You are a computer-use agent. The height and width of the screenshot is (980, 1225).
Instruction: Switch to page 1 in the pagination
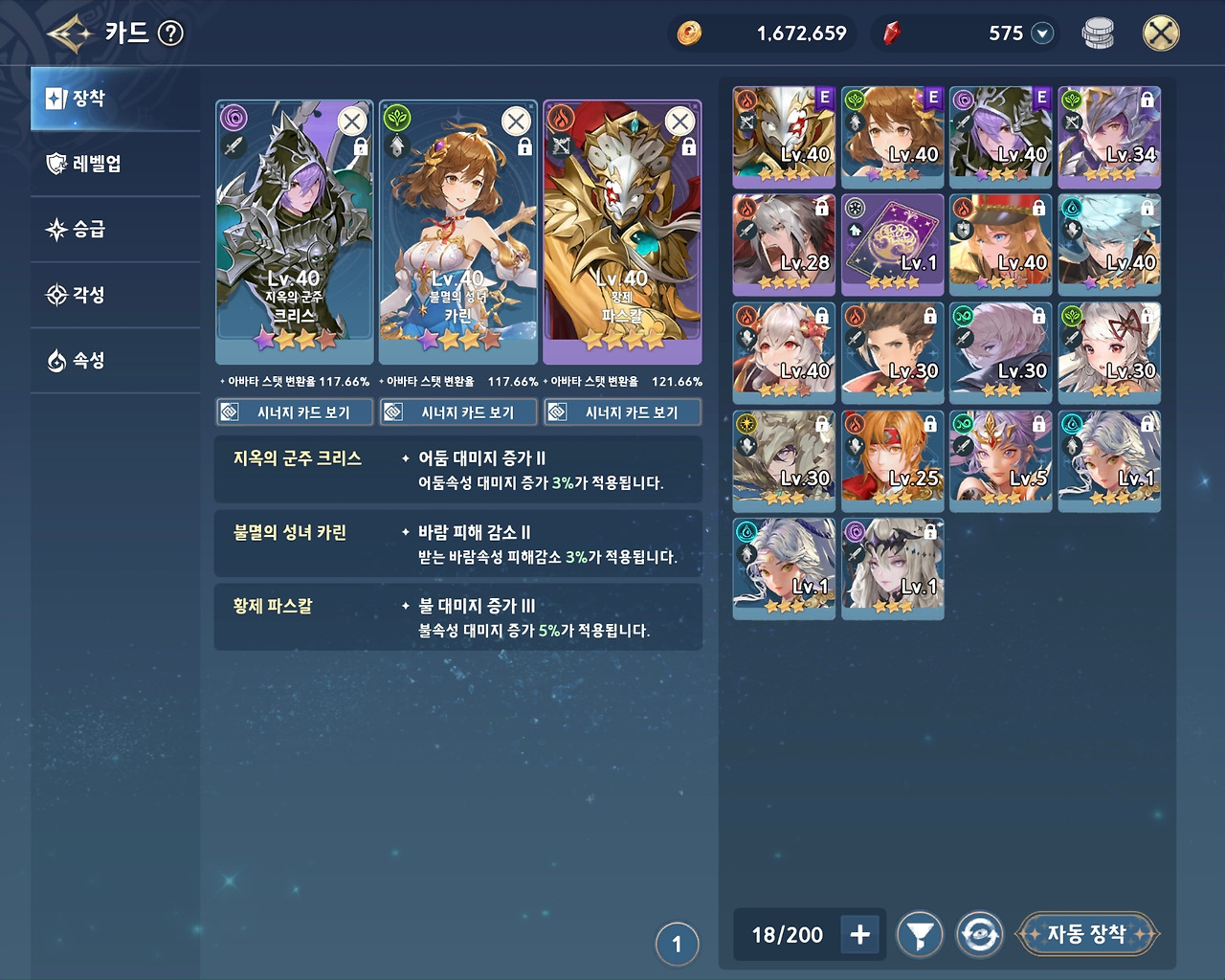point(679,944)
